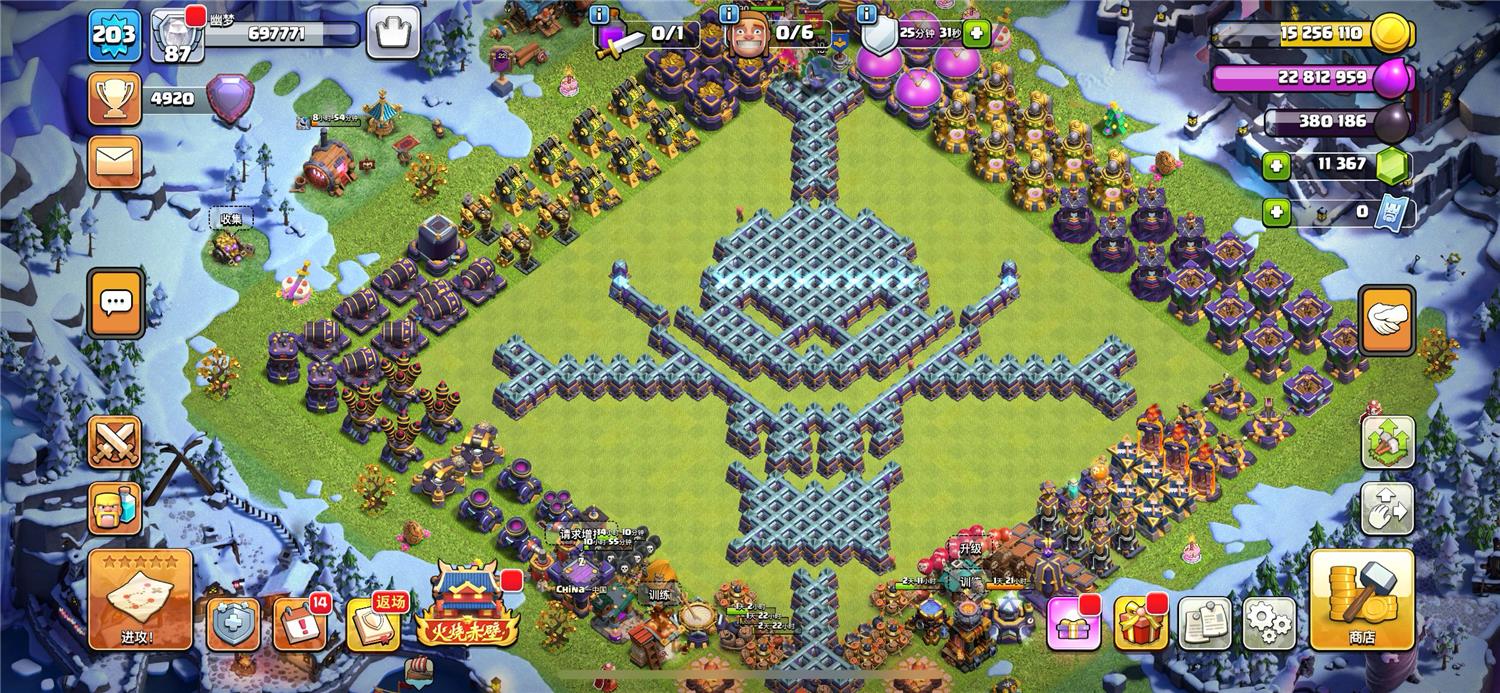Open the yellow gift box offers

pos(1140,624)
